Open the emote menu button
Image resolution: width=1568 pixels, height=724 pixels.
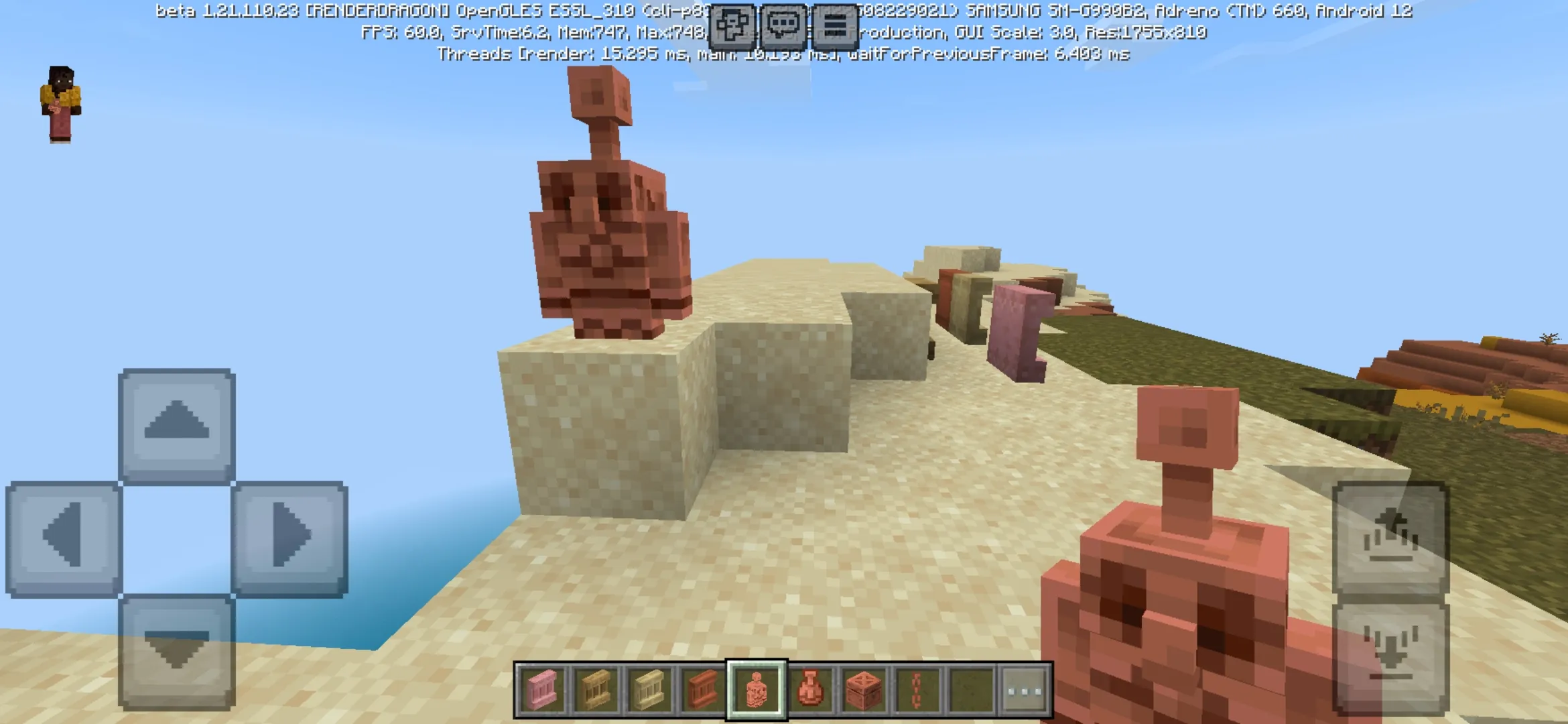tap(732, 25)
